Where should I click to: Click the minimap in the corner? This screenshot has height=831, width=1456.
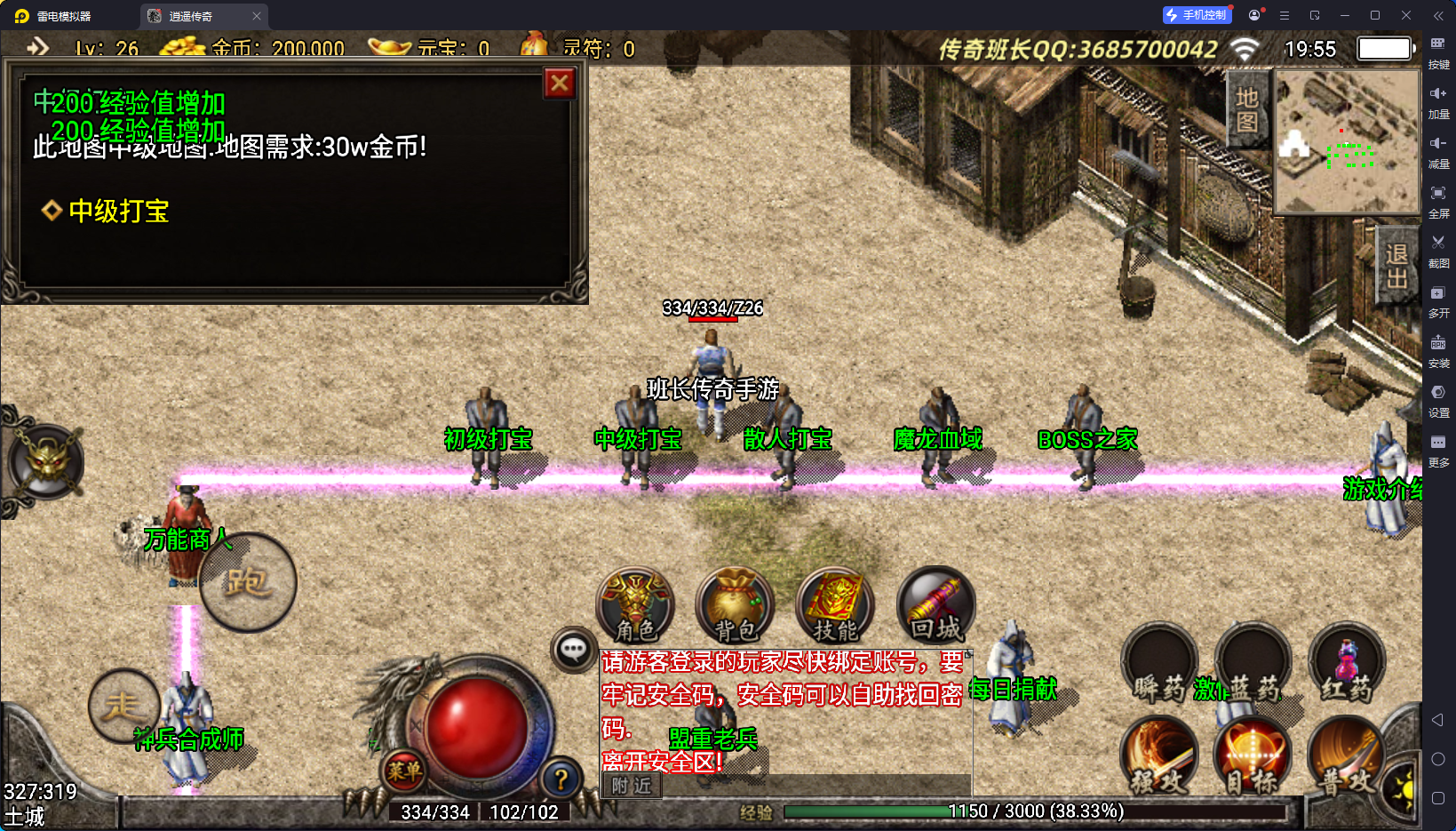(x=1347, y=142)
